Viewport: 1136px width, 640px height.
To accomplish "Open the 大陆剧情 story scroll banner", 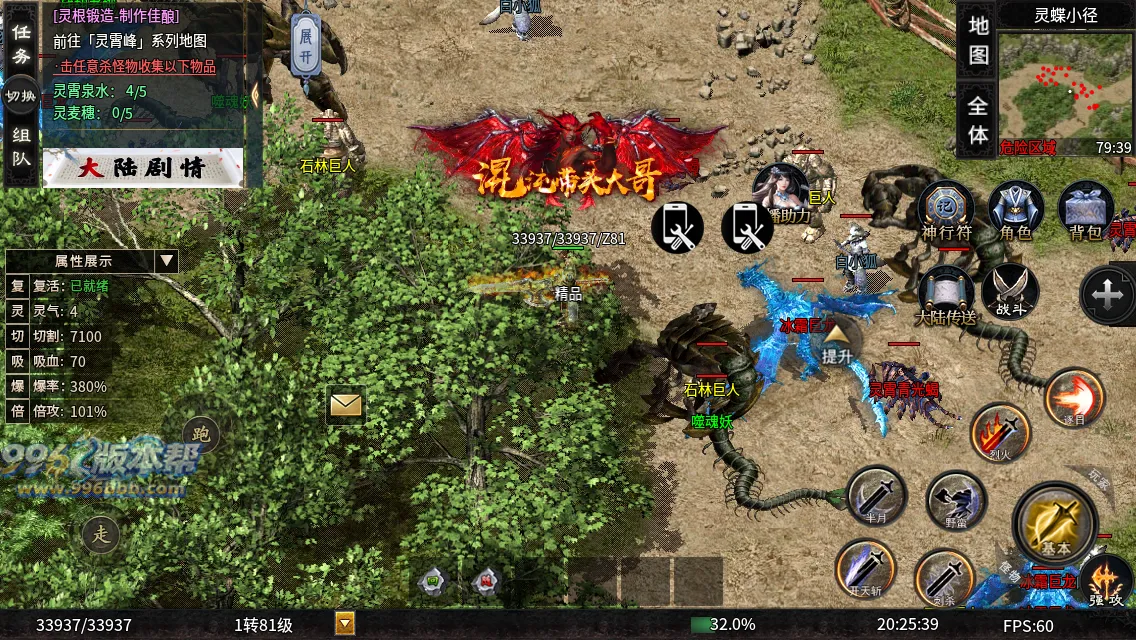I will 143,168.
